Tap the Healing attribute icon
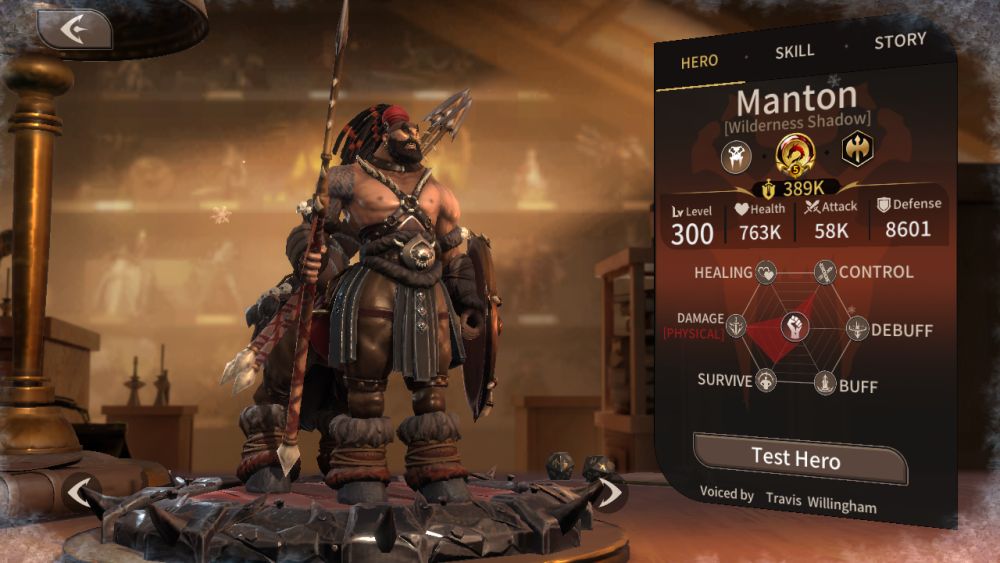The image size is (1000, 563). point(765,272)
